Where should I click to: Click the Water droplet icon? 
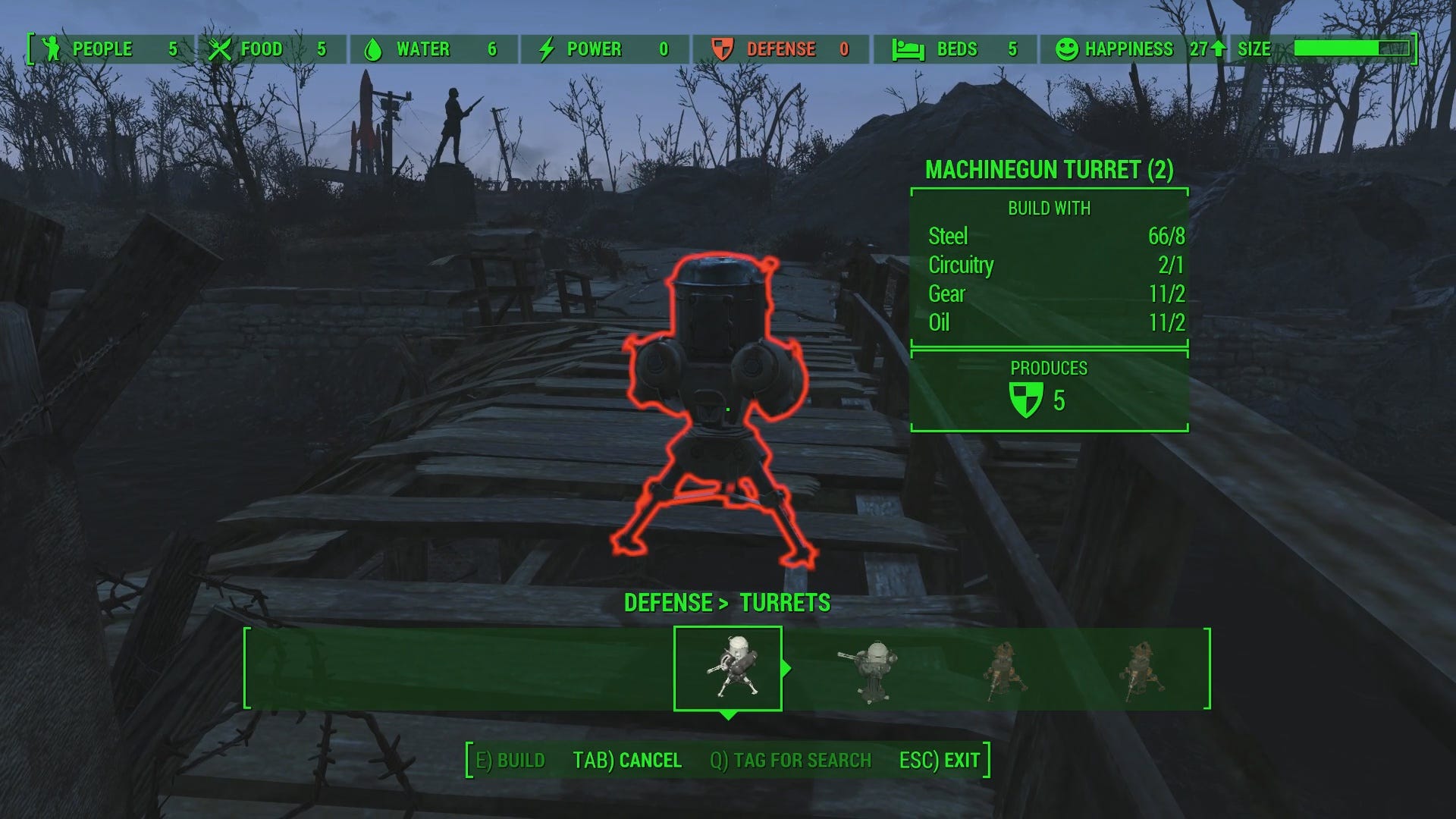click(373, 49)
